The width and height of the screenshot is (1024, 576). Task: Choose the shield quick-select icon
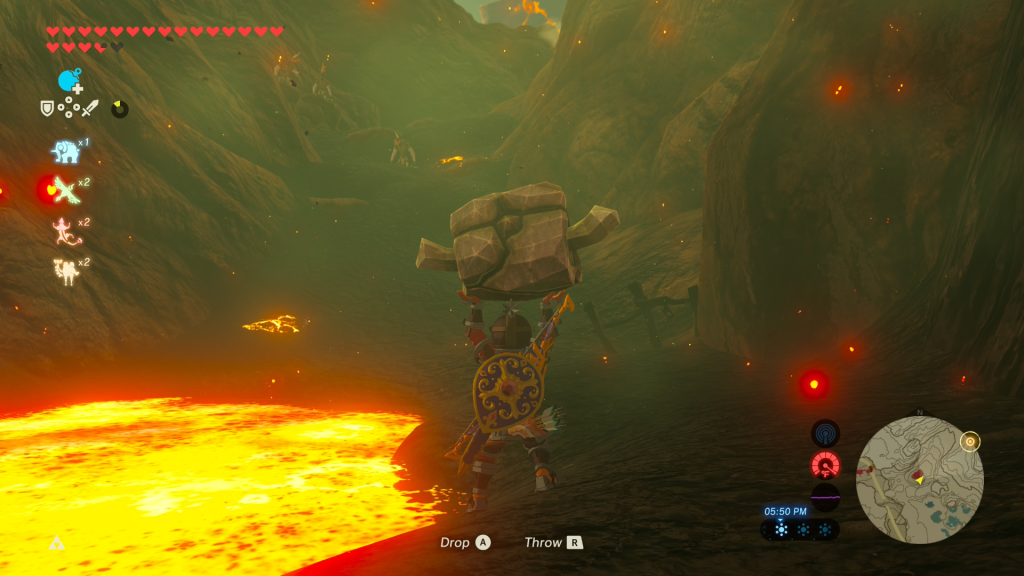coord(46,108)
